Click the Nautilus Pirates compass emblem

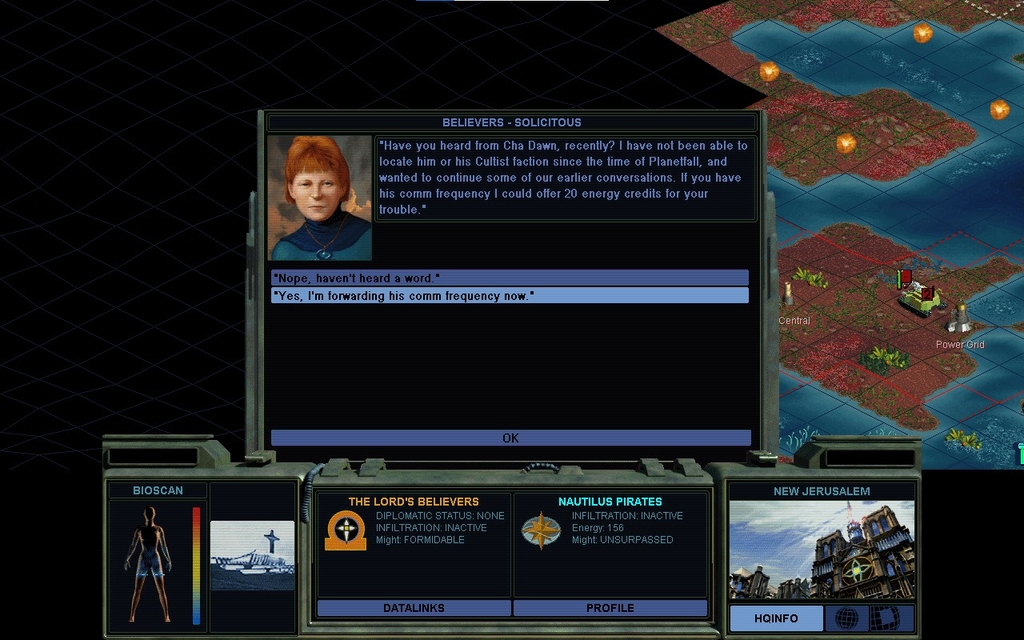pos(540,531)
